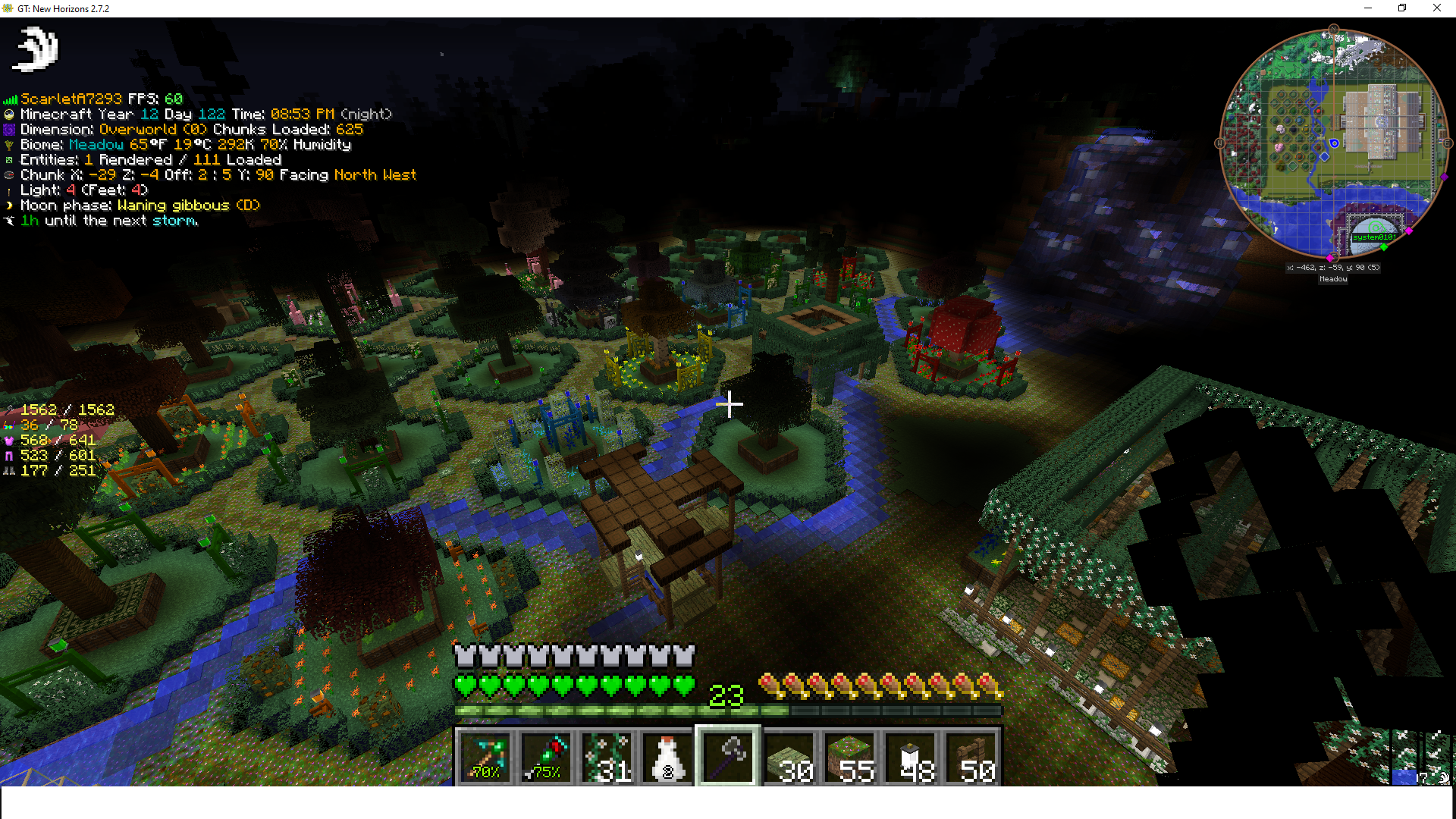Click the green waypoint diamond on minimap rim
This screenshot has height=819, width=1456.
[1384, 247]
